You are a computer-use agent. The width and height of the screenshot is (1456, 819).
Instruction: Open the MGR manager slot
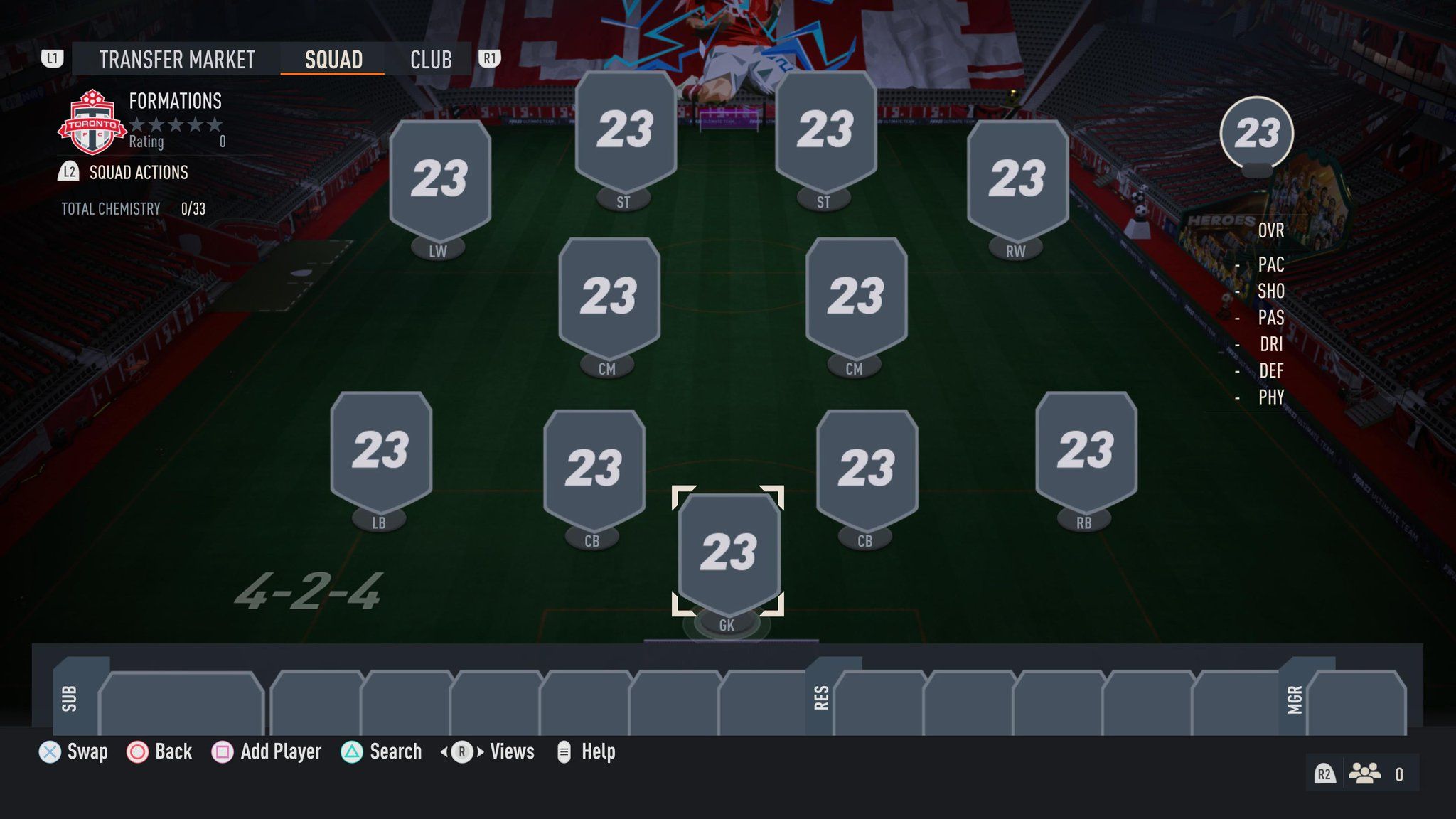[1295, 700]
